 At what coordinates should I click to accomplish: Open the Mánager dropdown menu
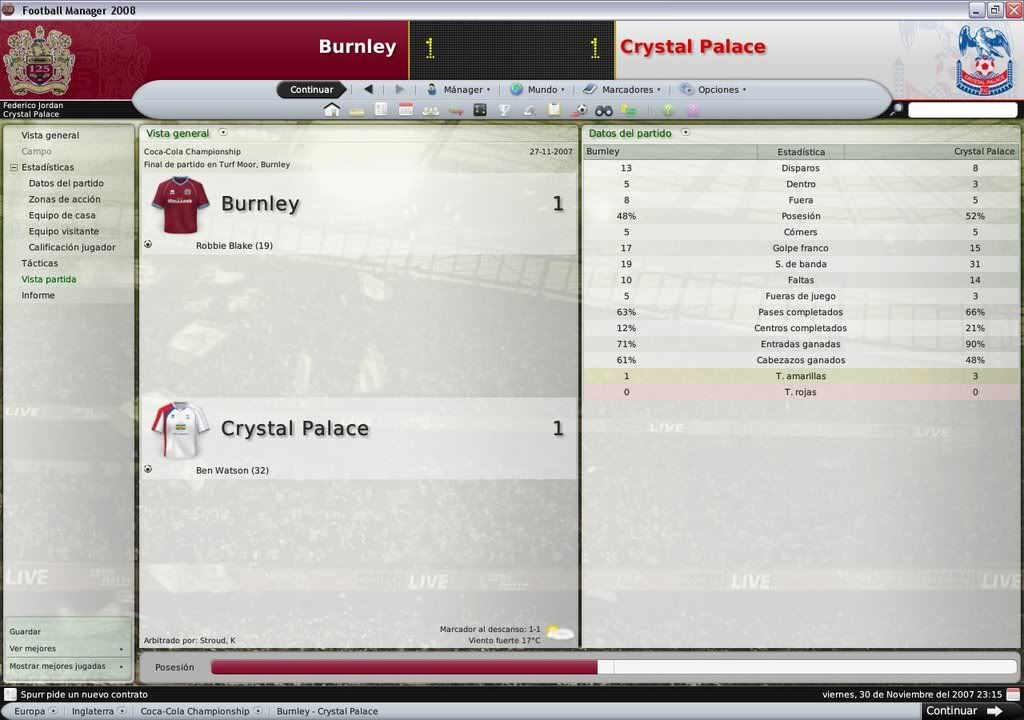459,90
